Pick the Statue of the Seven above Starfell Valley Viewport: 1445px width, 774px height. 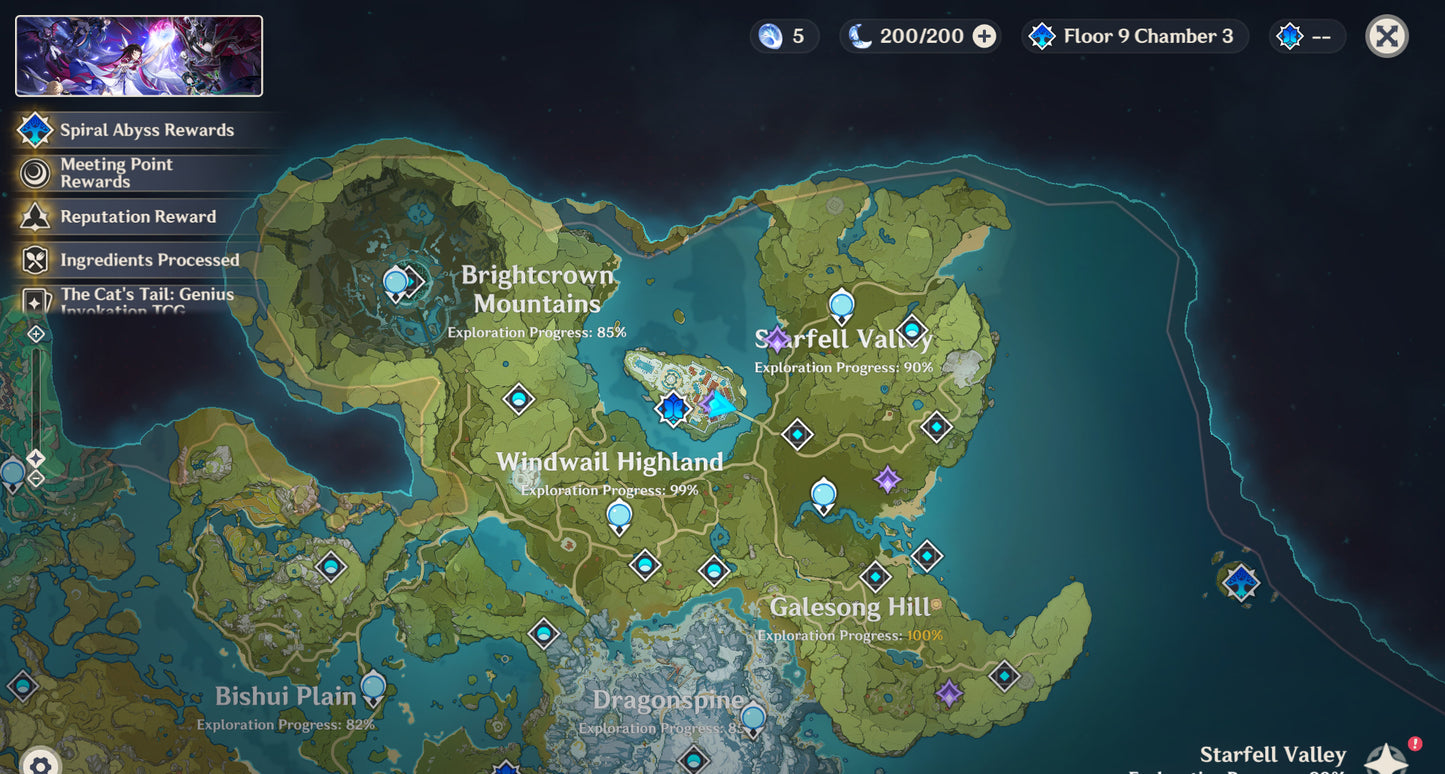(x=842, y=306)
